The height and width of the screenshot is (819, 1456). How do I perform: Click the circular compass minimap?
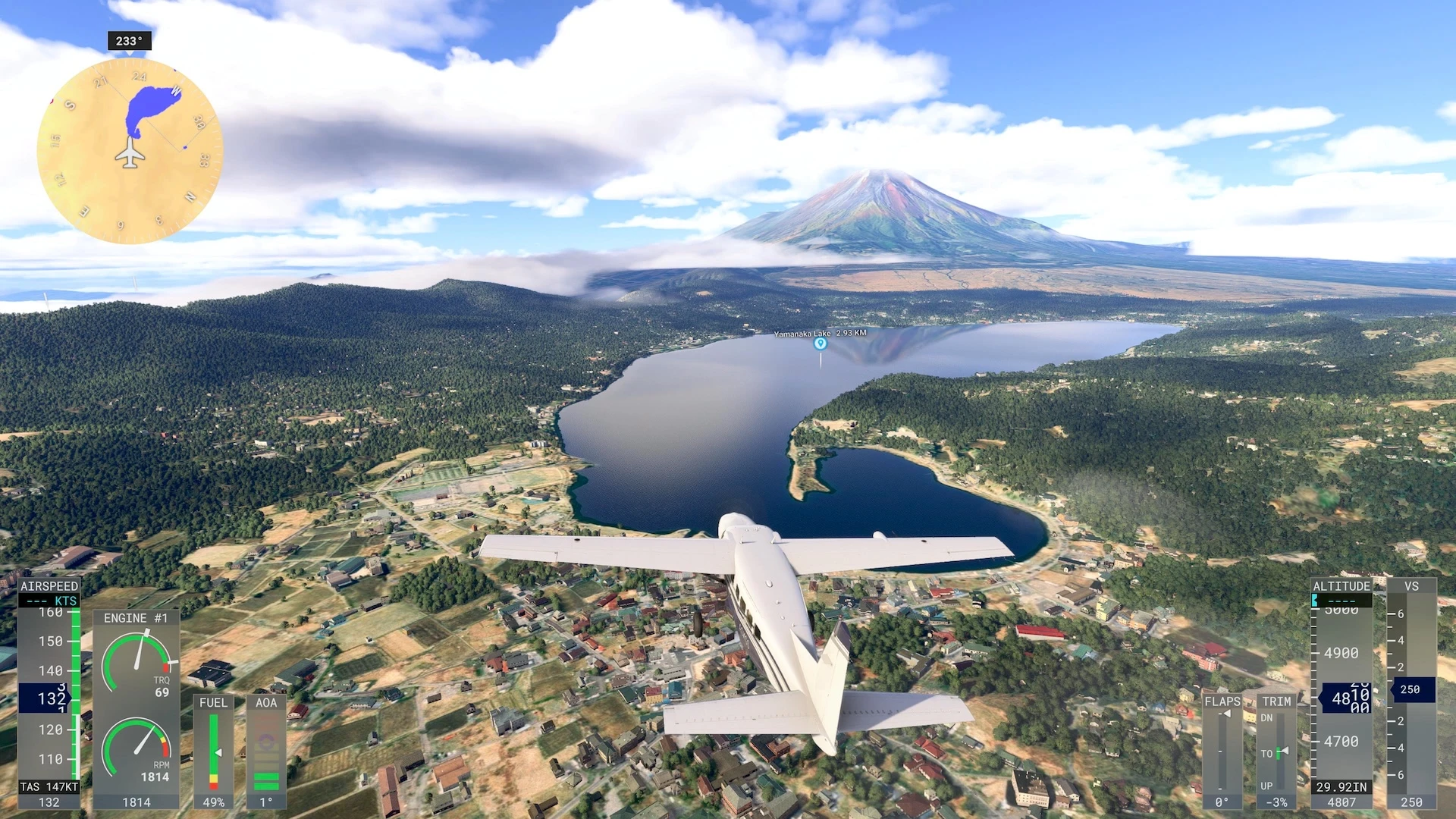tap(130, 151)
